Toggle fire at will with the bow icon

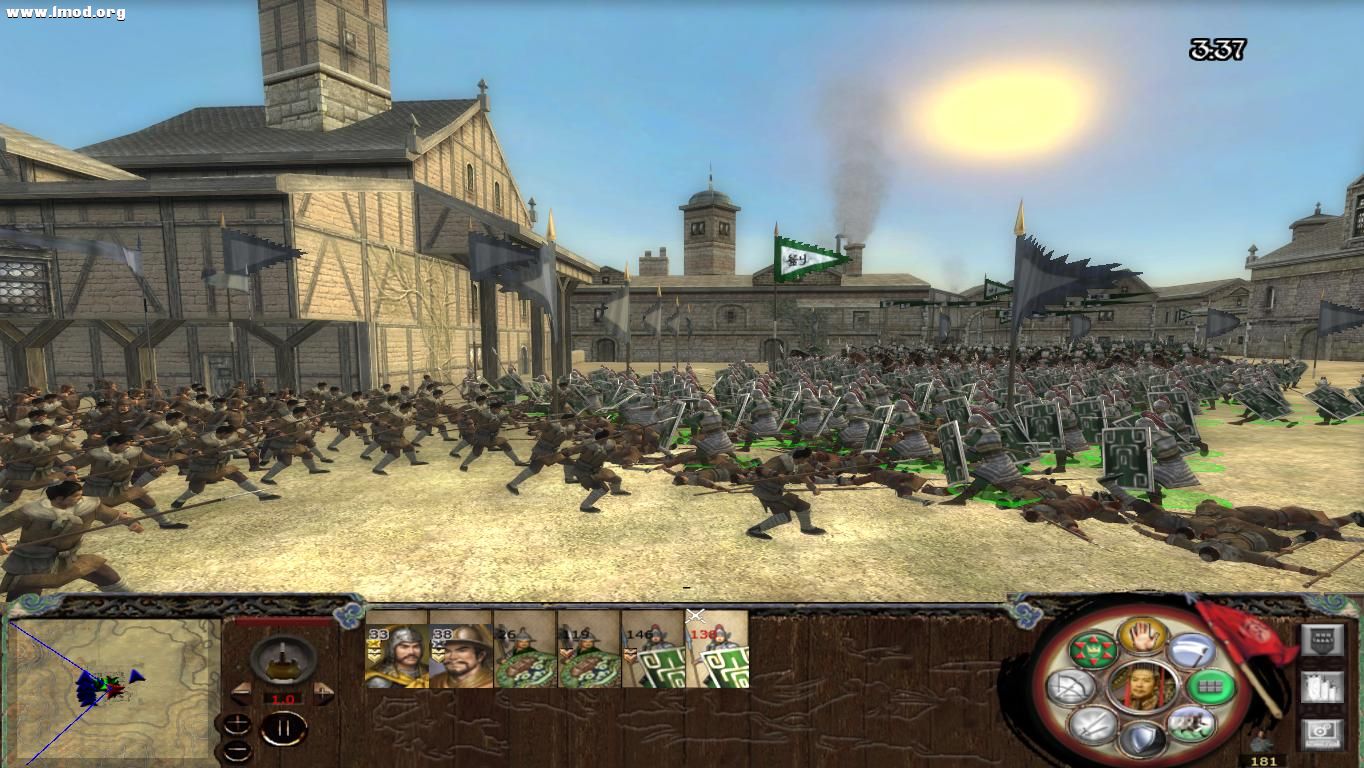point(1071,686)
